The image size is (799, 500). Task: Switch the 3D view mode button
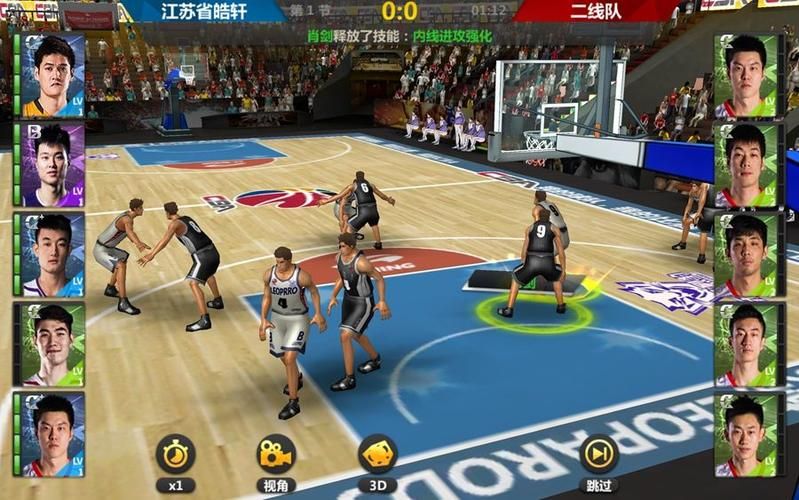[377, 455]
